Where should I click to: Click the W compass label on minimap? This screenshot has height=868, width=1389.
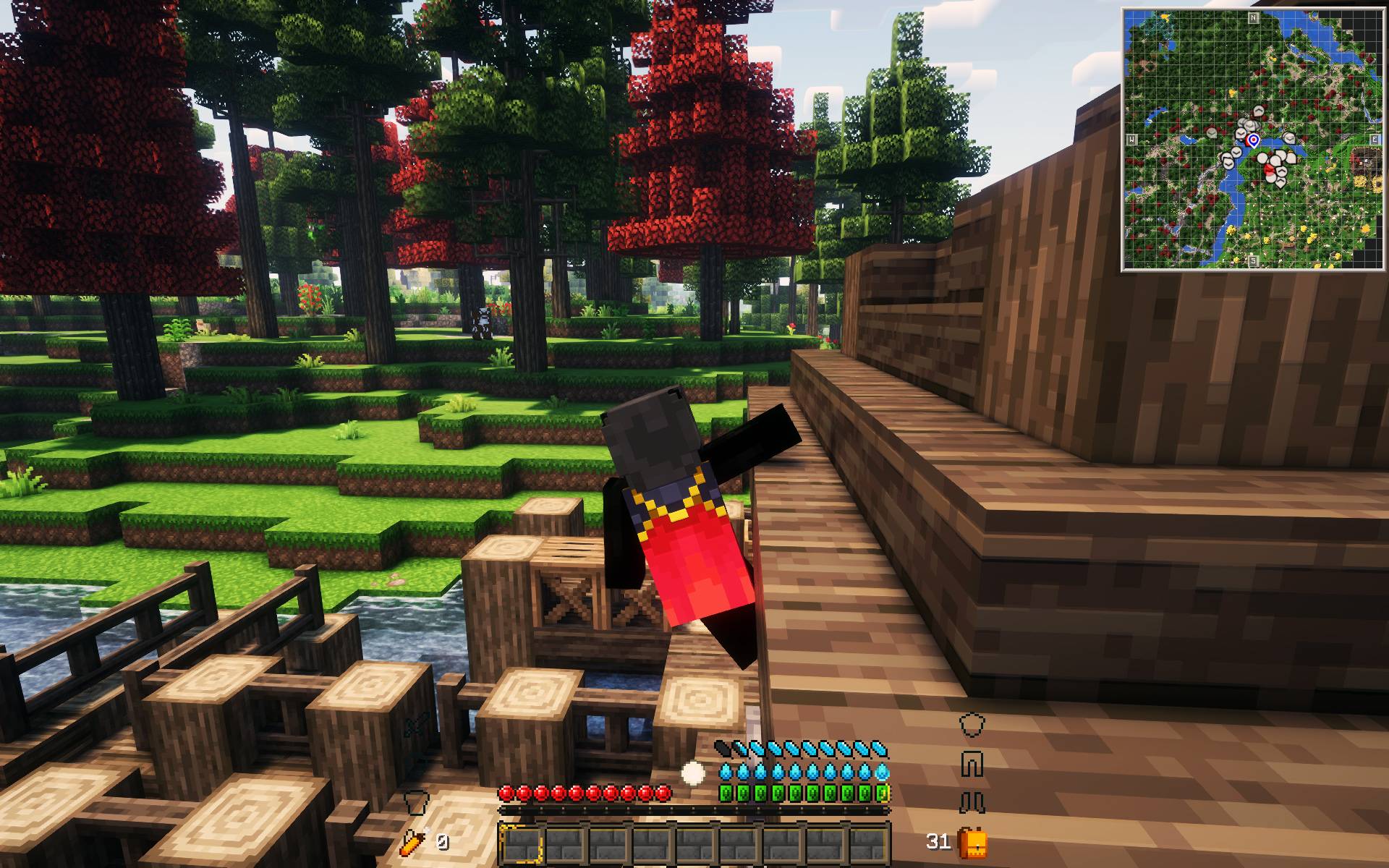click(1131, 139)
